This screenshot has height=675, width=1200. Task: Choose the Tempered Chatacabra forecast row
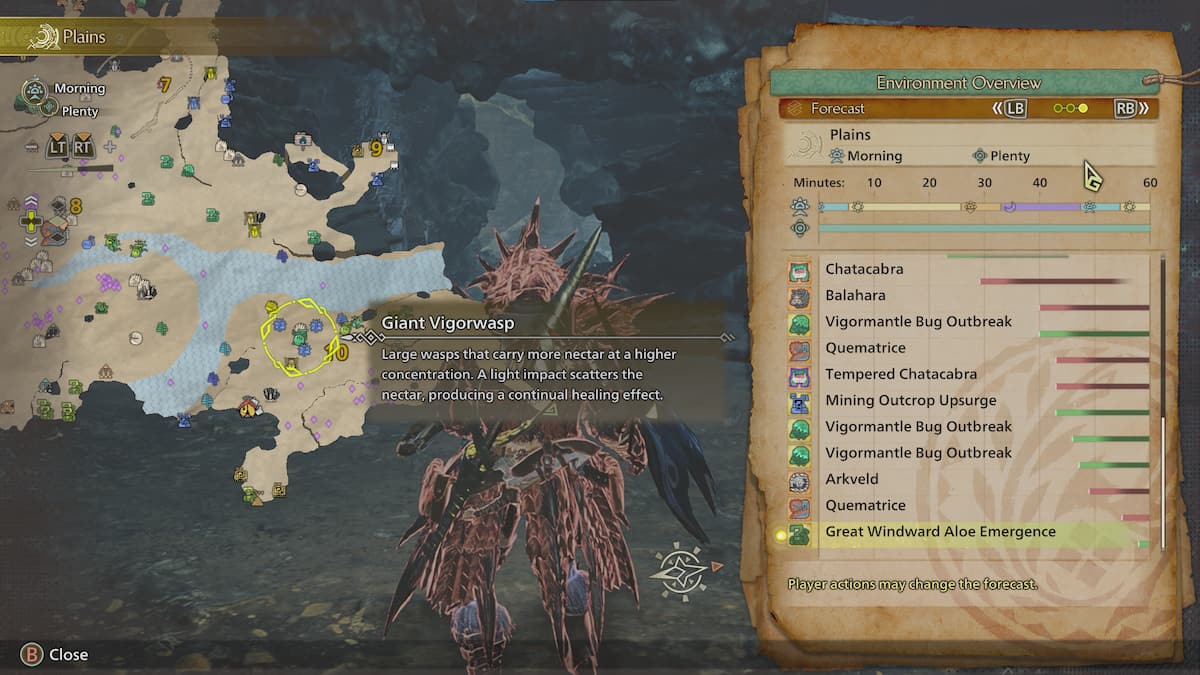point(900,374)
